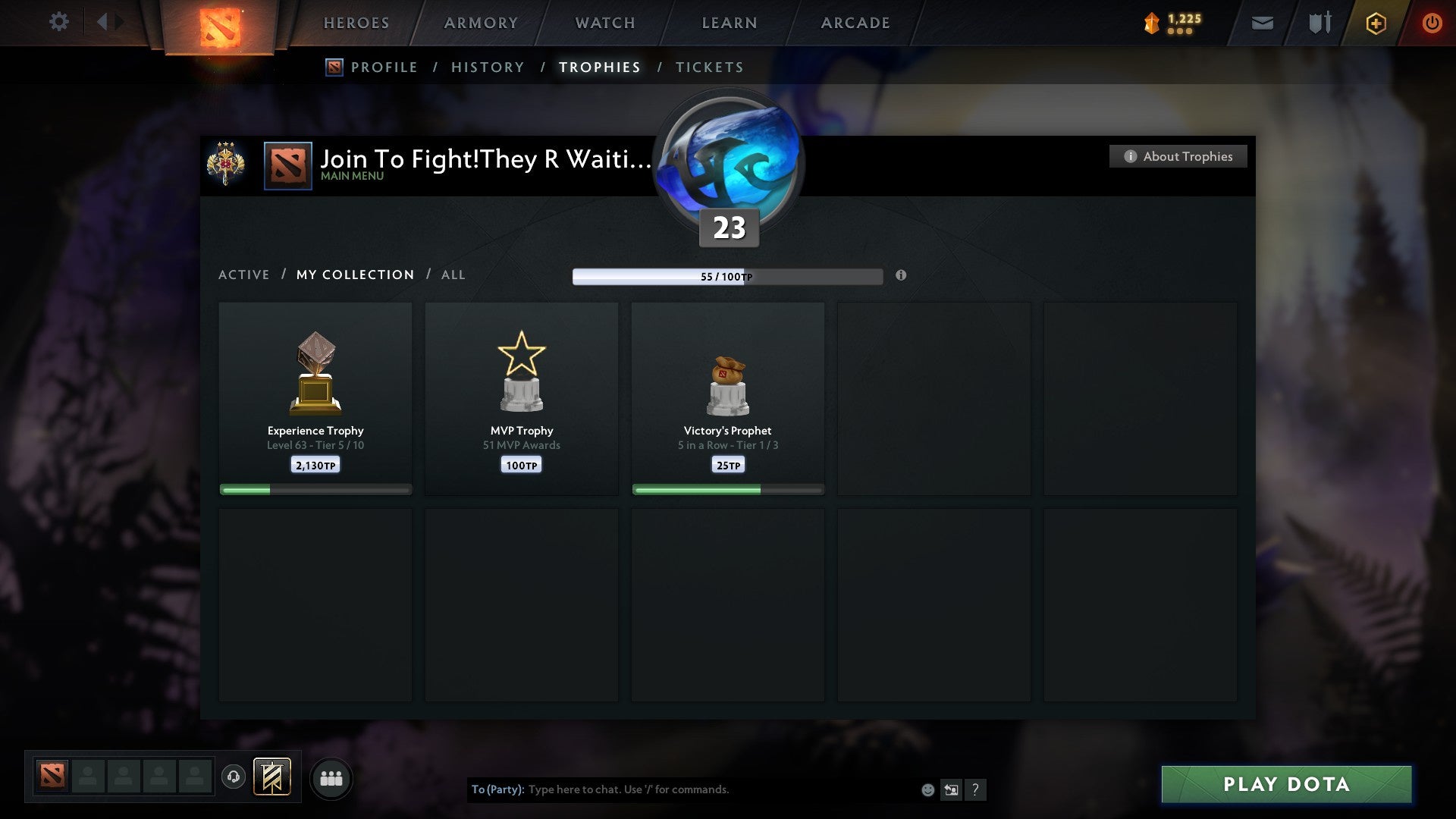Click the 55/100TP progress bar
This screenshot has height=819, width=1456.
pos(727,277)
